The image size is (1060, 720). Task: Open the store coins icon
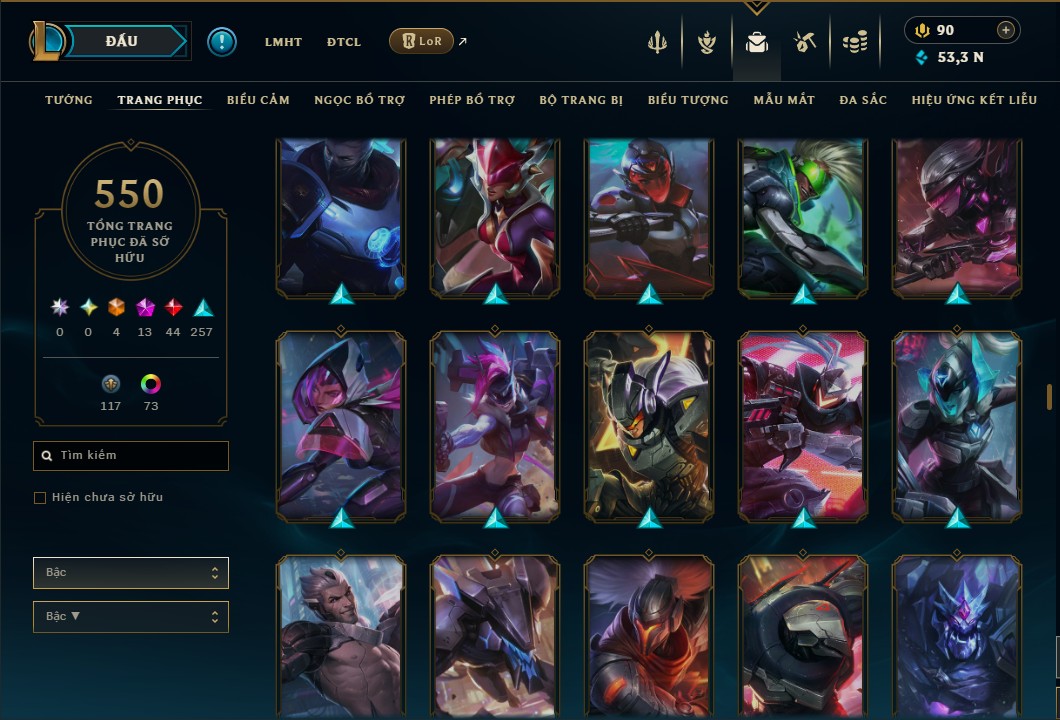(x=854, y=43)
